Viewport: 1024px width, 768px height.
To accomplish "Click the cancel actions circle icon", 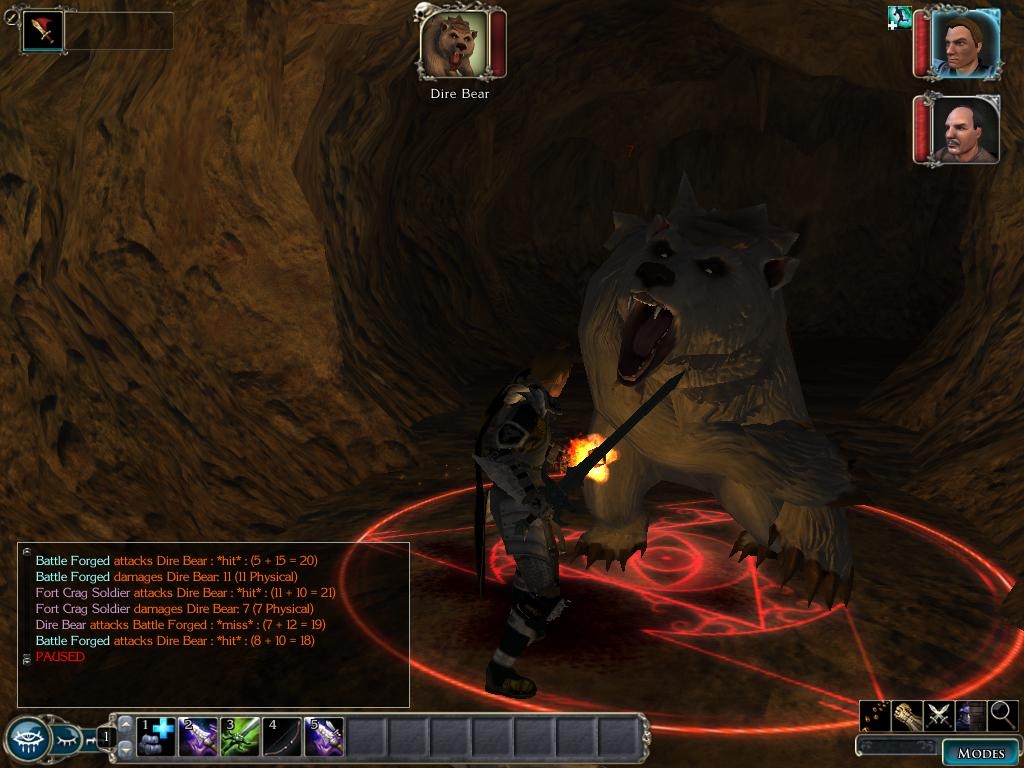I will pyautogui.click(x=11, y=16).
